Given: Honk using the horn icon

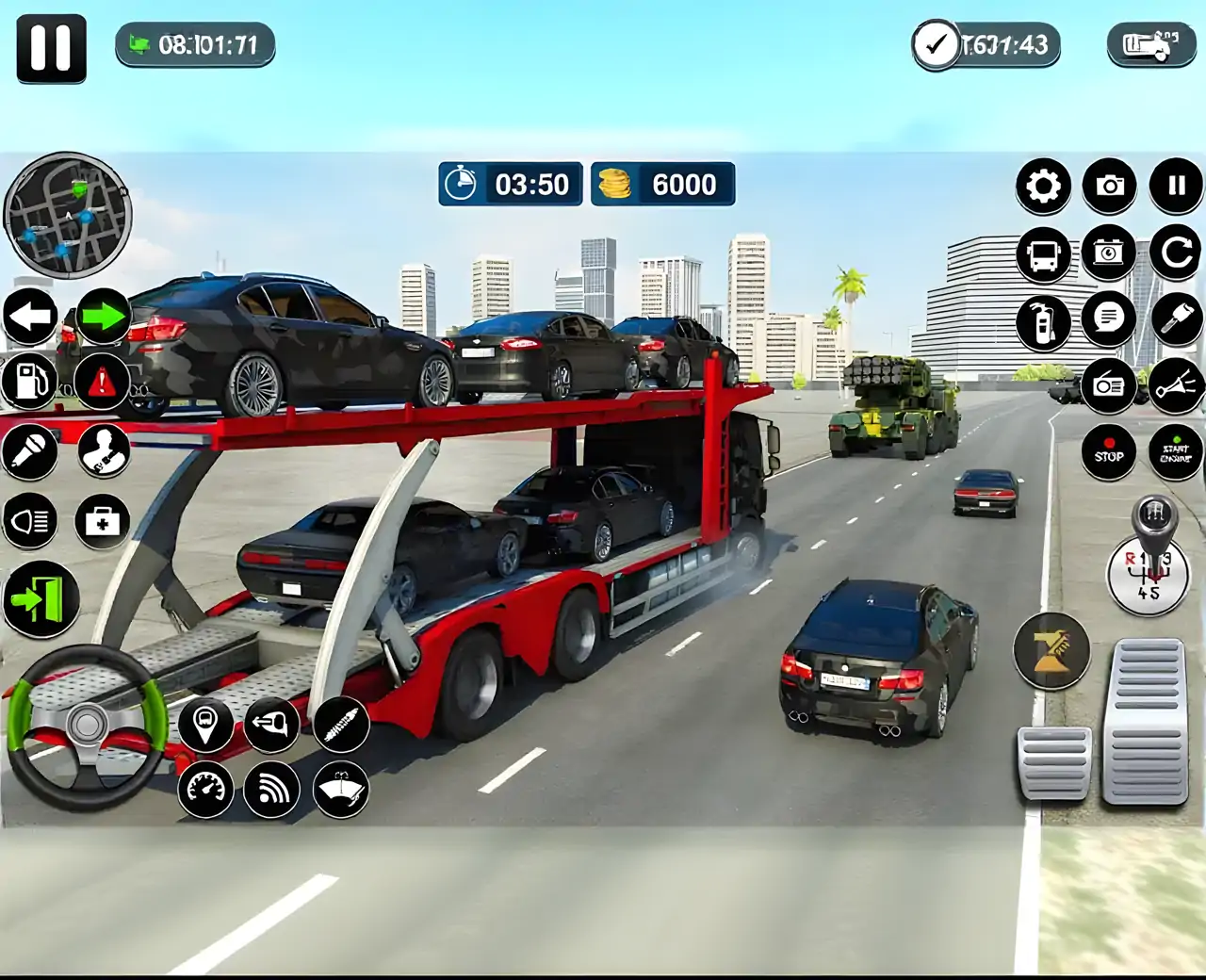Looking at the screenshot, I should click(x=1176, y=384).
